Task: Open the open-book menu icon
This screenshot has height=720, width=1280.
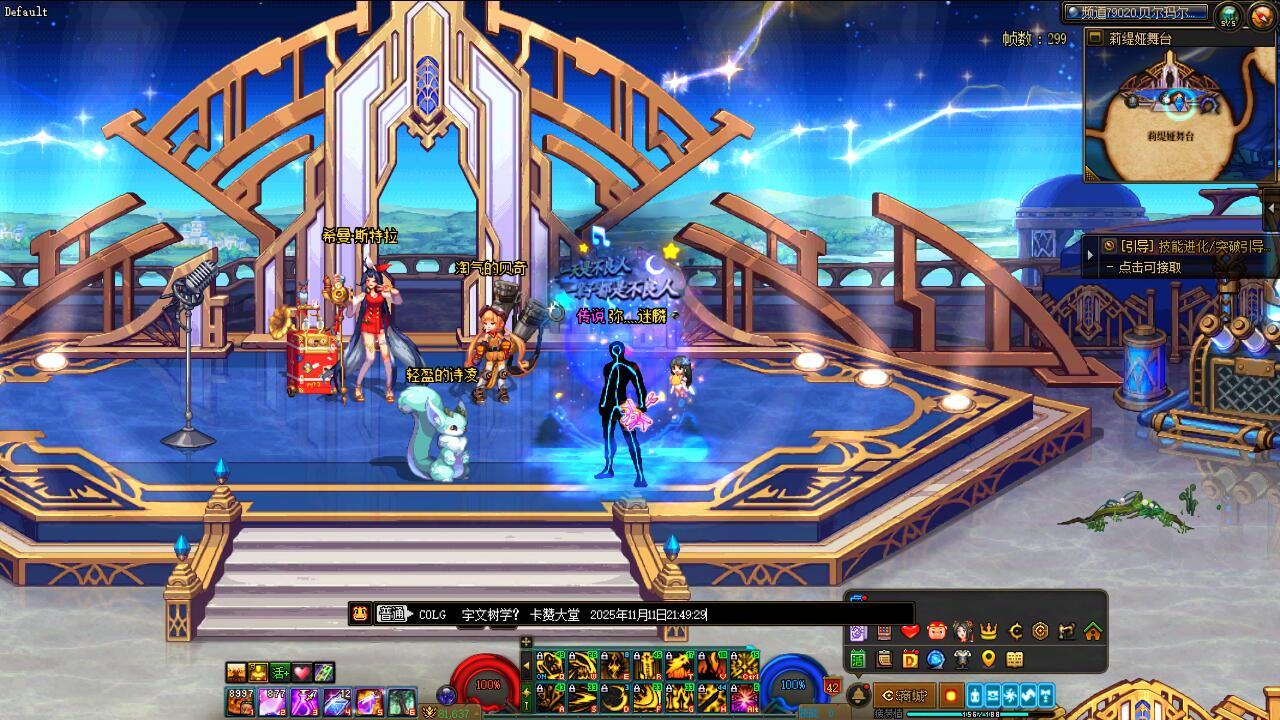Action: pos(1015,659)
